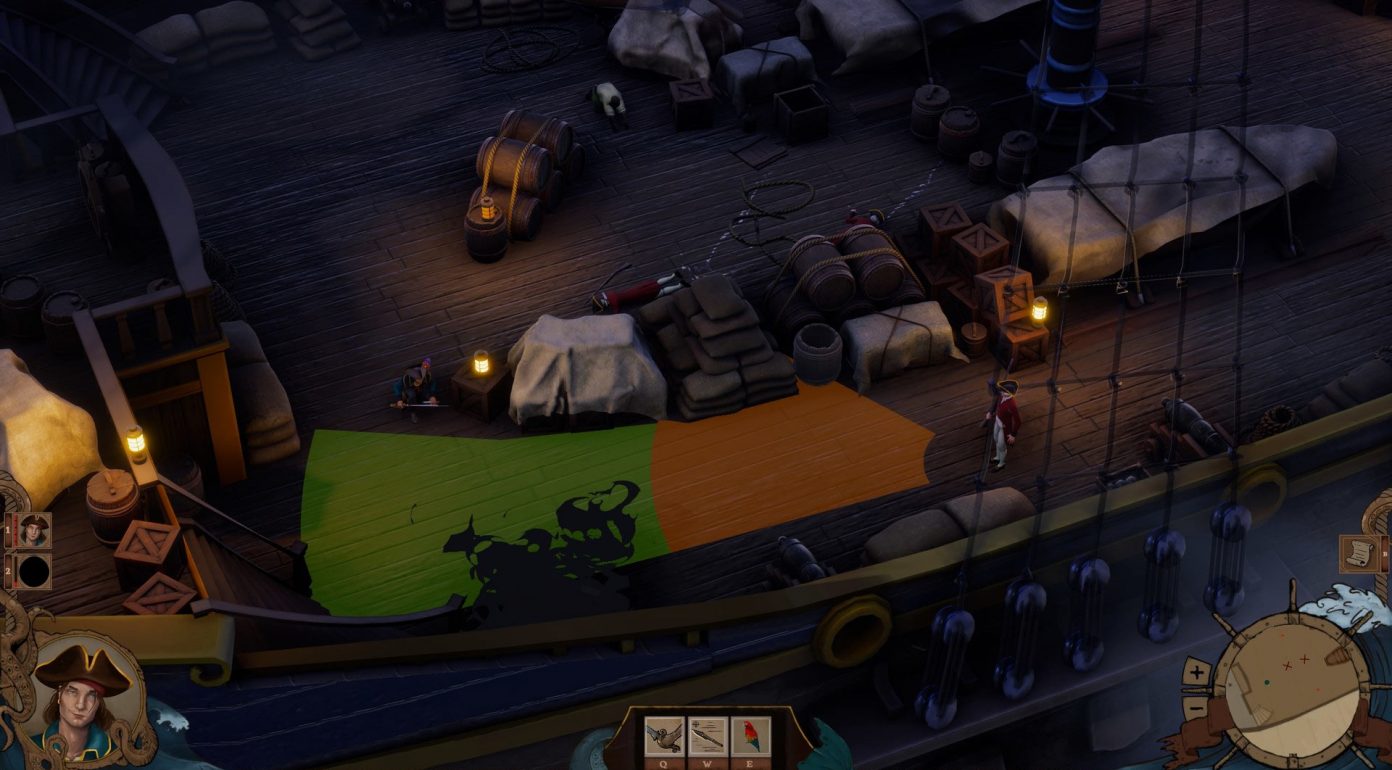The image size is (1392, 770).
Task: Zoom out with the minimap minus button
Action: (1197, 706)
